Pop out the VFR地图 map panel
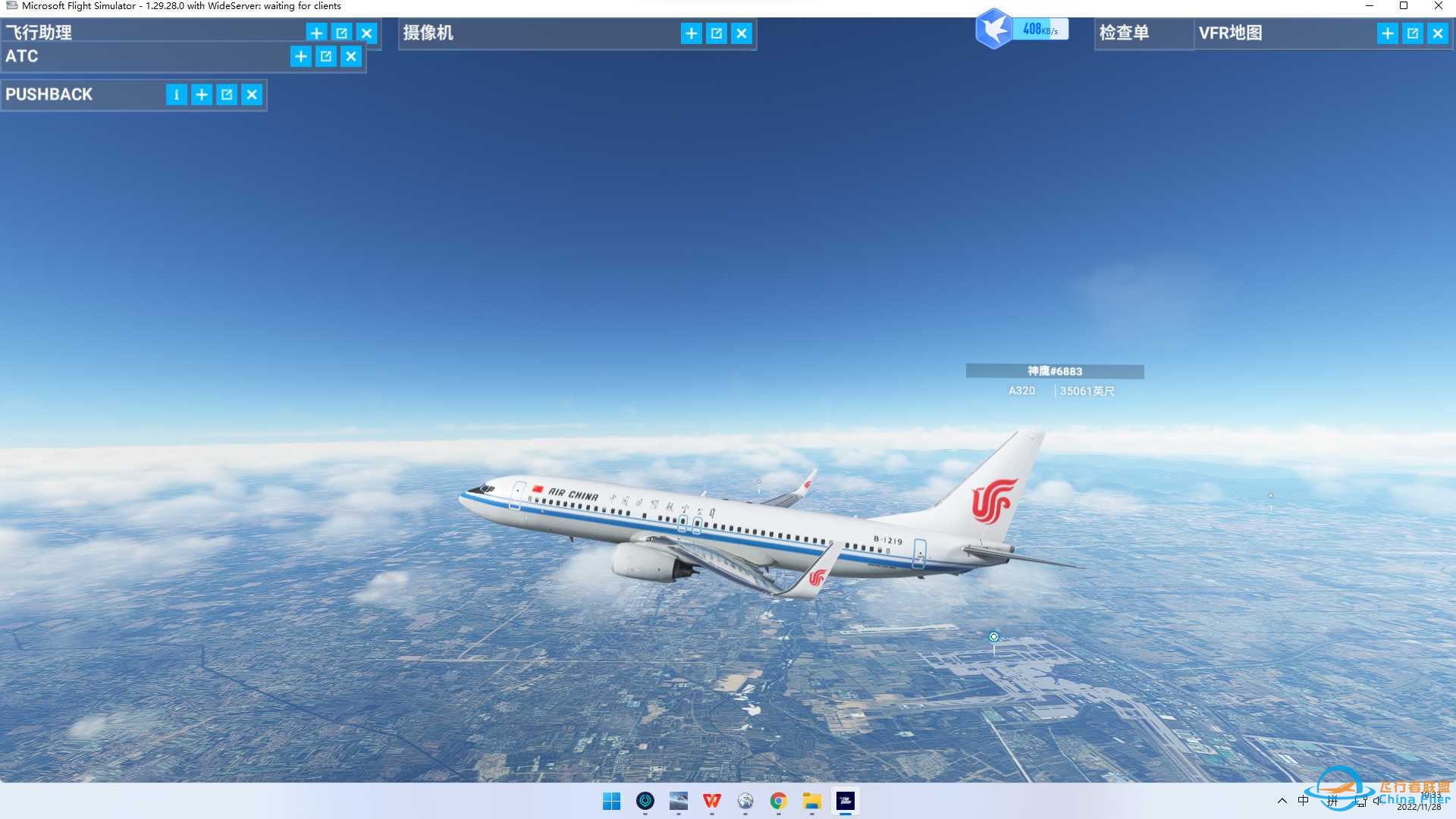The width and height of the screenshot is (1456, 819). tap(1412, 33)
